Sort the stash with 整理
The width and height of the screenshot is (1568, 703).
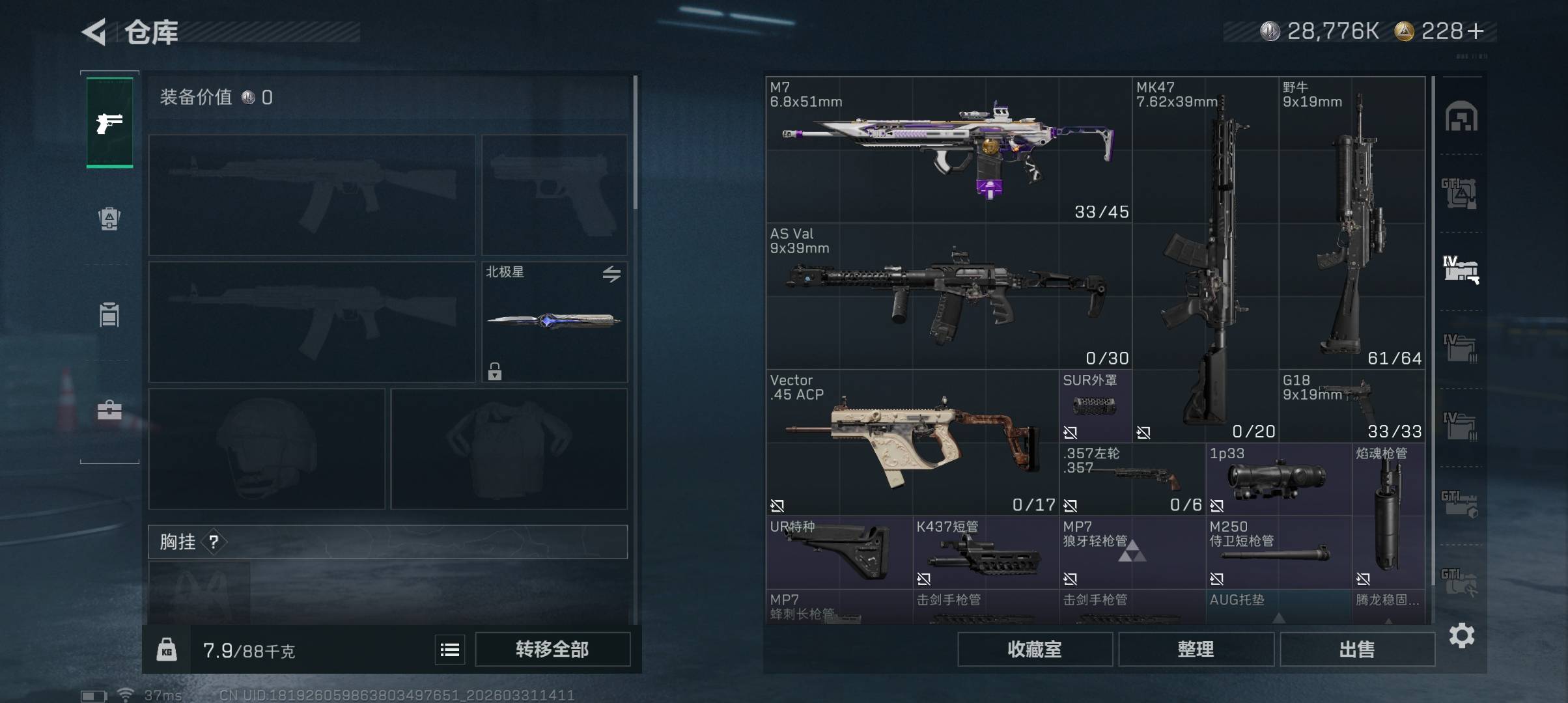pyautogui.click(x=1196, y=649)
